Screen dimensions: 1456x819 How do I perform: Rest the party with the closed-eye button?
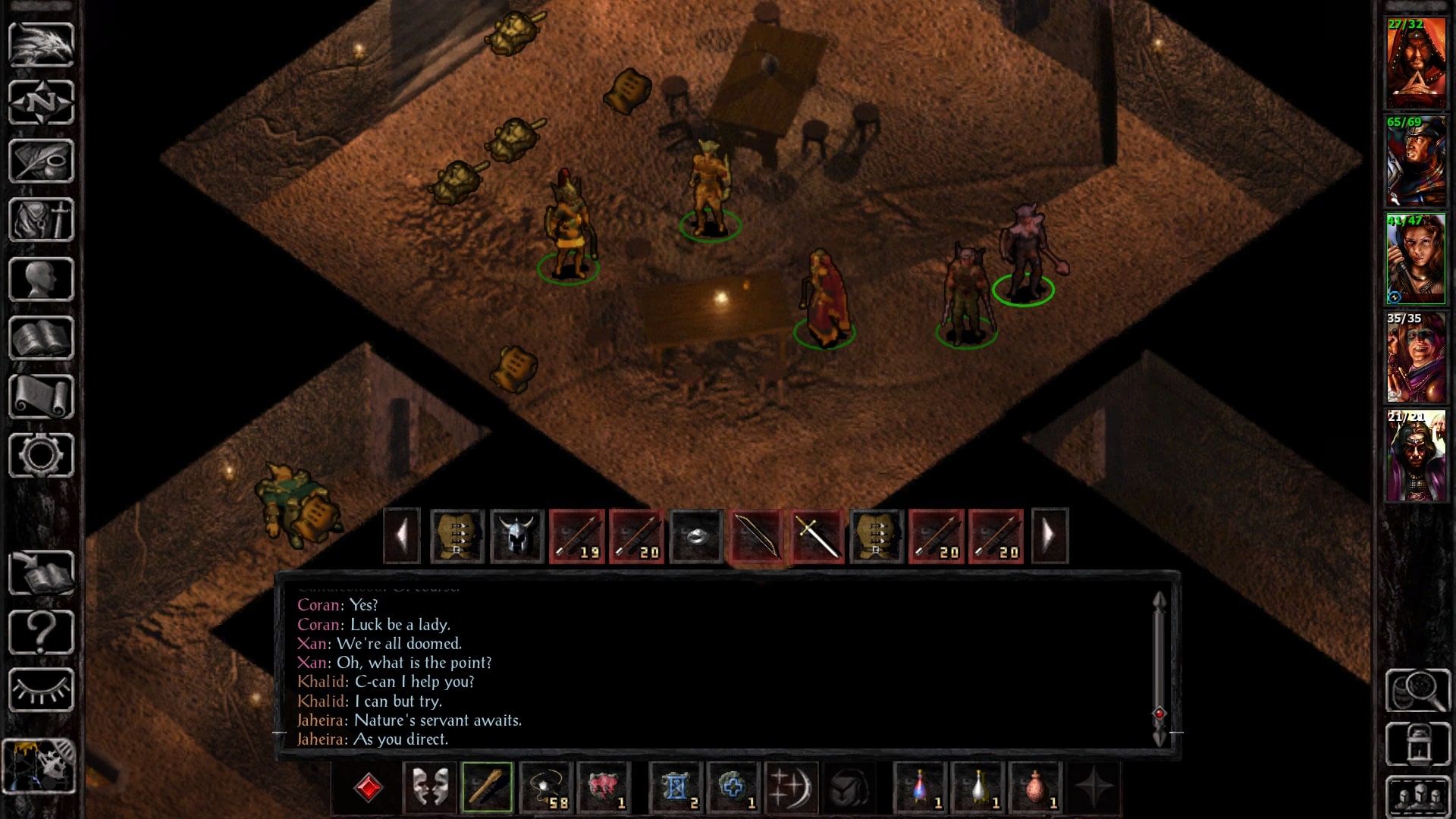pyautogui.click(x=41, y=690)
